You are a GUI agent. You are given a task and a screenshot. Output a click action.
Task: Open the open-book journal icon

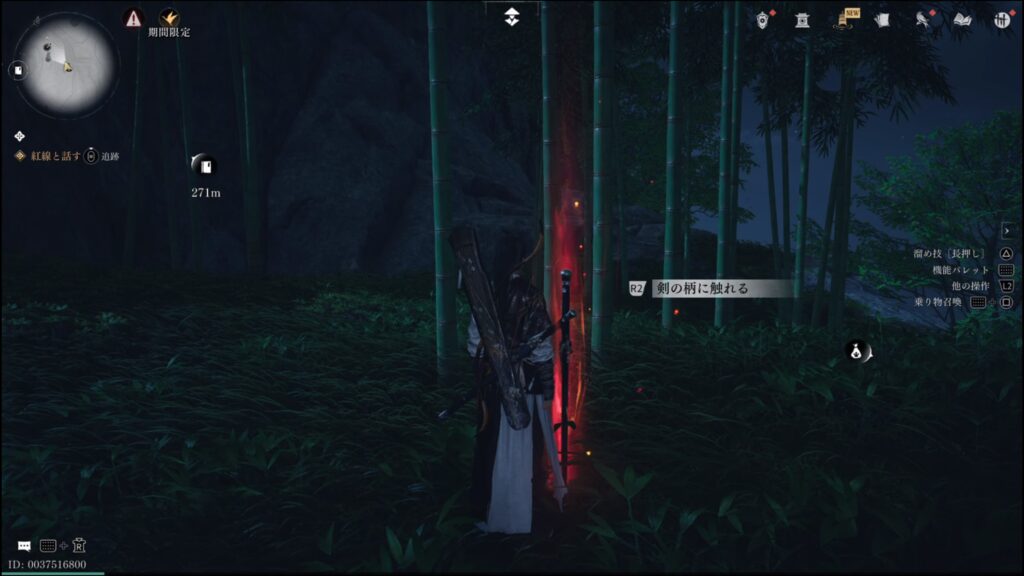coord(962,20)
